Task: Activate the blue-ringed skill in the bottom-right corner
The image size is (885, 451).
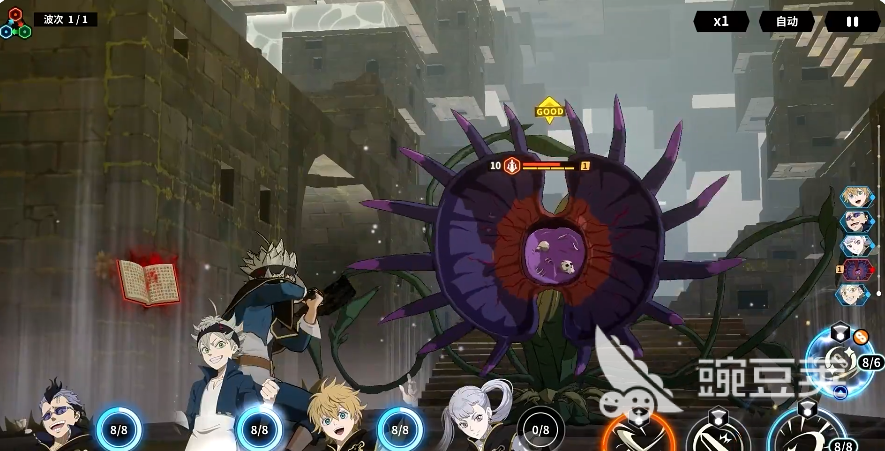Action: 806,432
